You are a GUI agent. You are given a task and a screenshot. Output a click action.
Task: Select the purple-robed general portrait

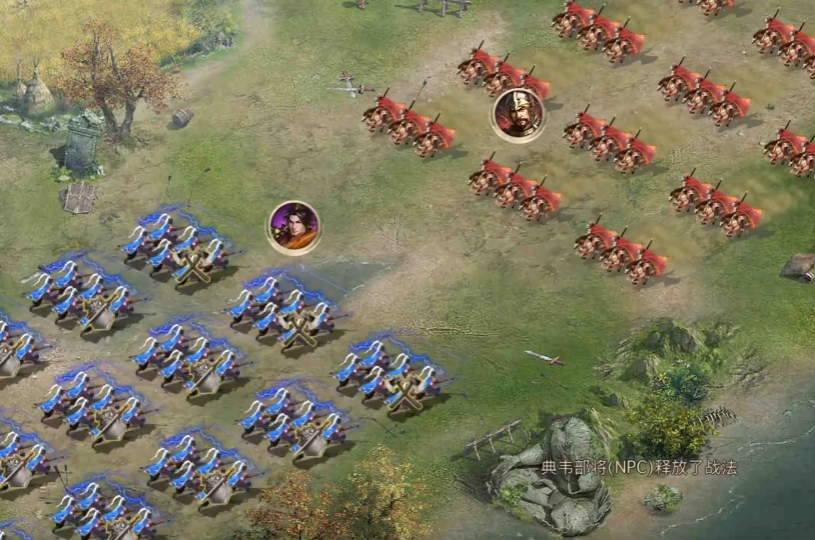click(293, 227)
